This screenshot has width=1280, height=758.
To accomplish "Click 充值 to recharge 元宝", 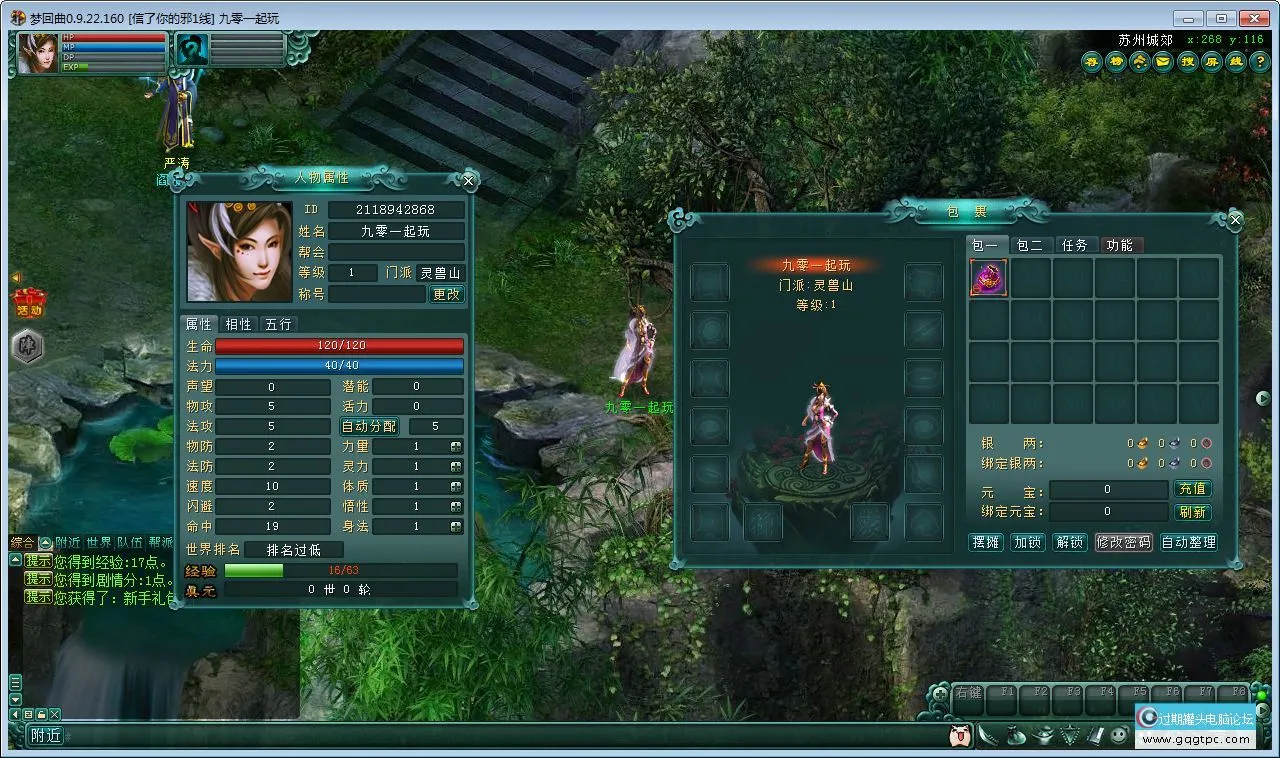I will click(x=1192, y=489).
